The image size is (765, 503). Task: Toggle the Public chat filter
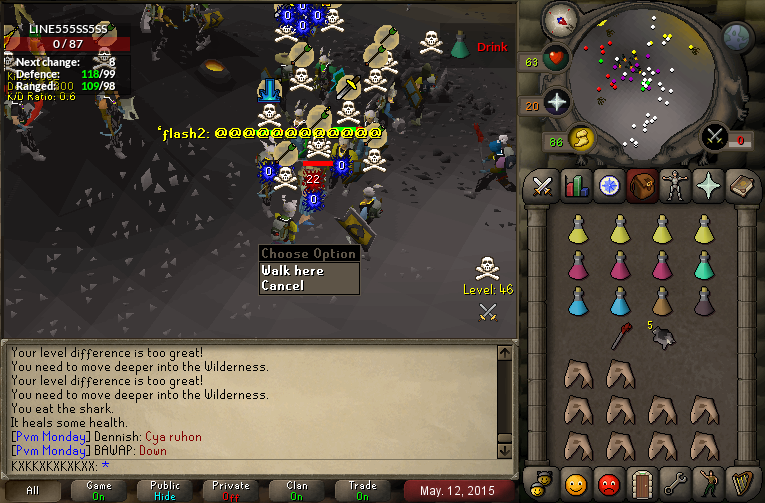(166, 489)
